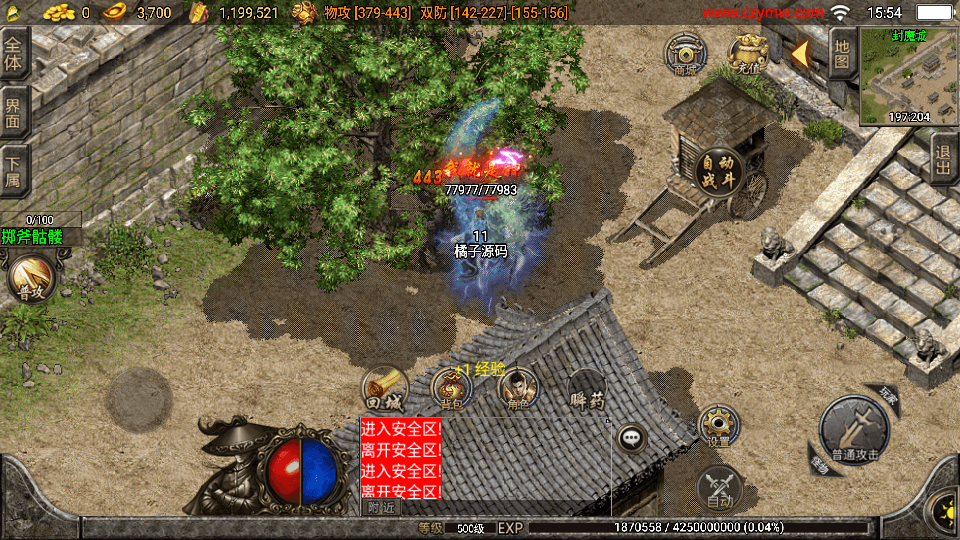Tap the 瞬药 instant potion button
The image size is (960, 540).
tap(587, 388)
